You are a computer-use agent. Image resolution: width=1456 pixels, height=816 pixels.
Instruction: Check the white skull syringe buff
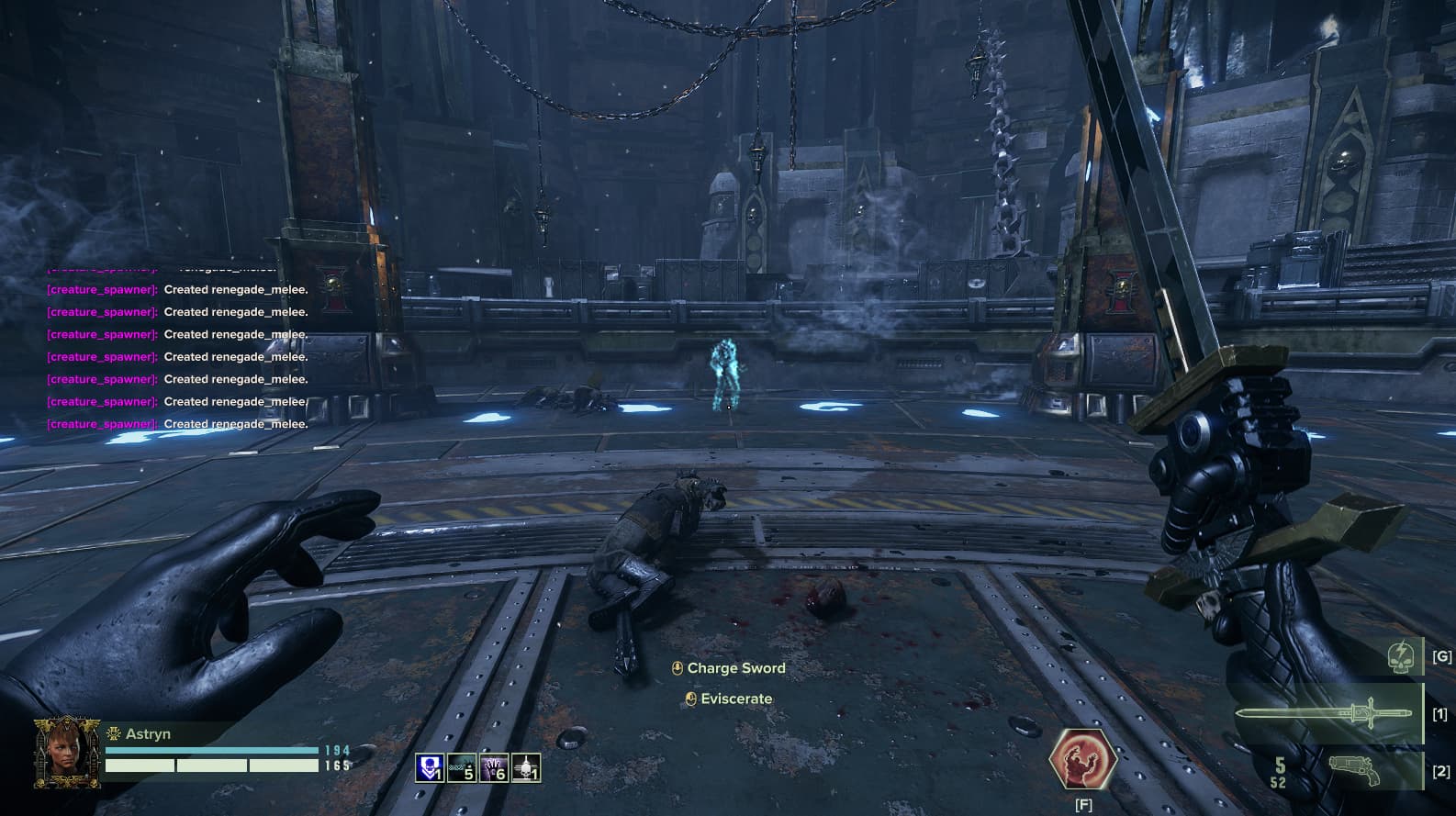tap(526, 767)
